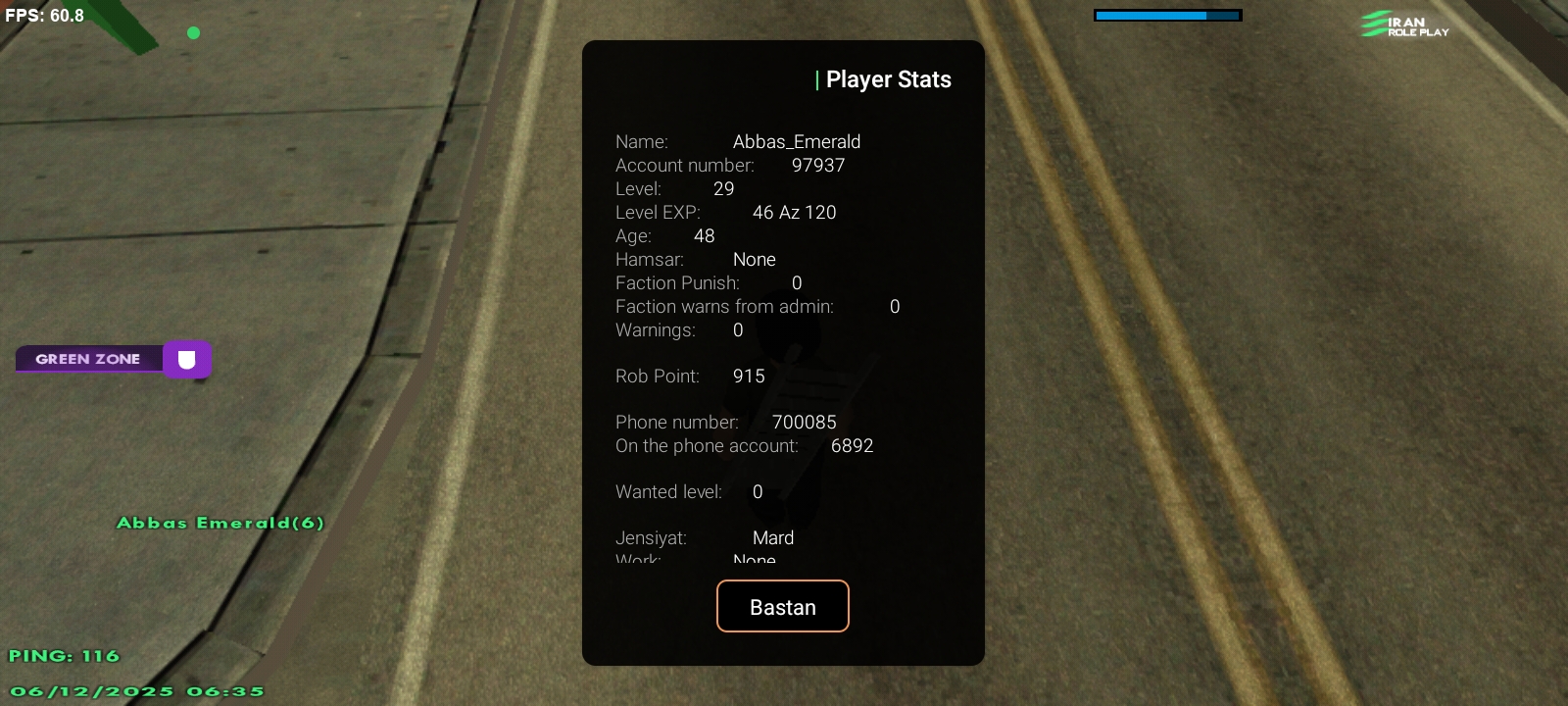Screen dimensions: 1568x706
Task: Open the Player Stats header
Action: click(x=889, y=78)
